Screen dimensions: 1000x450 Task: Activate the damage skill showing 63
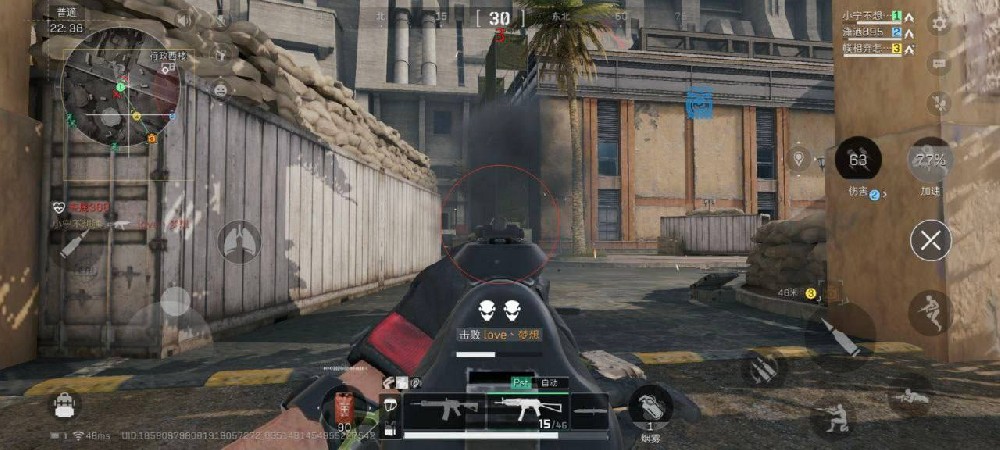(858, 159)
